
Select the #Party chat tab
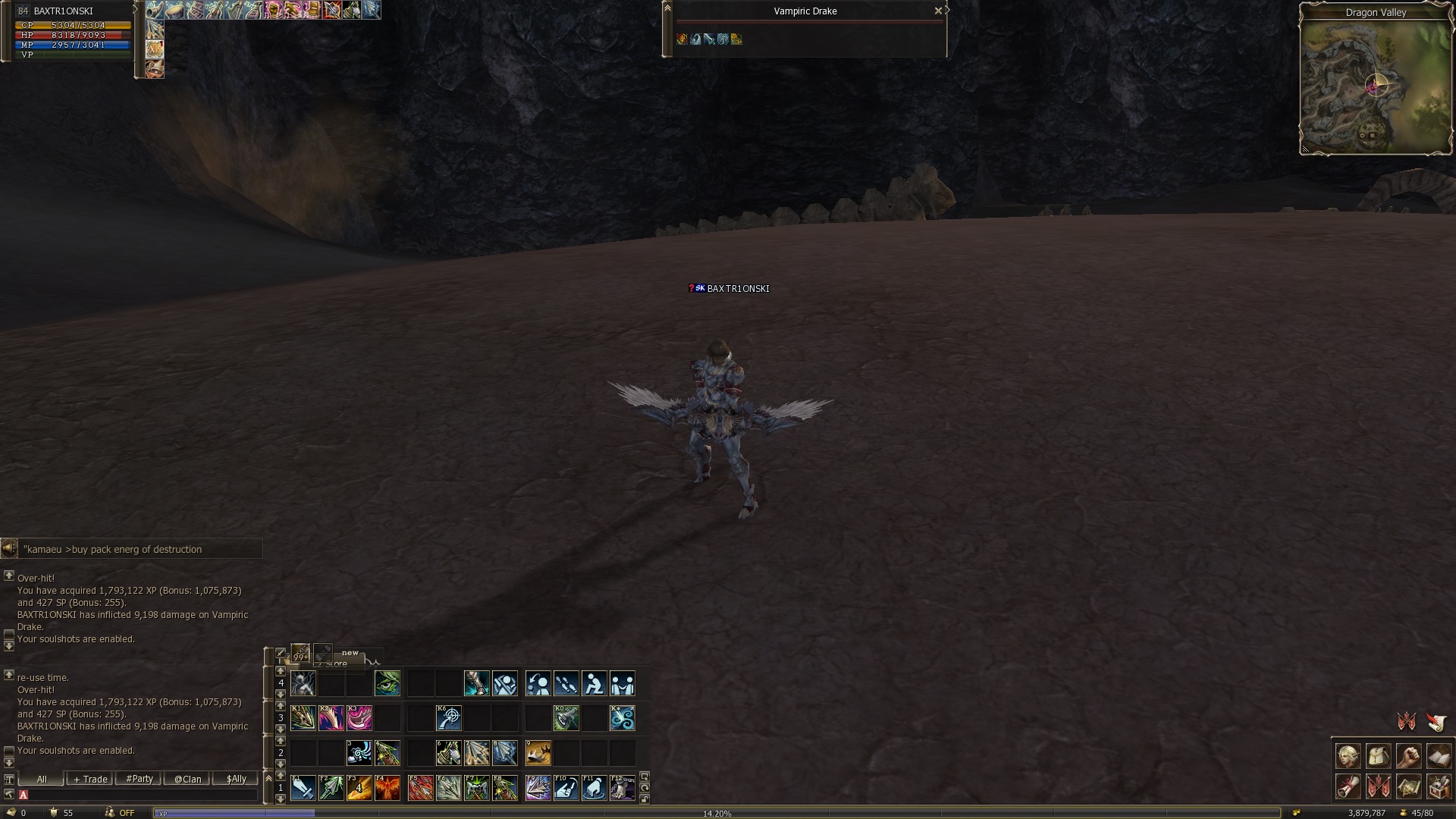(139, 779)
